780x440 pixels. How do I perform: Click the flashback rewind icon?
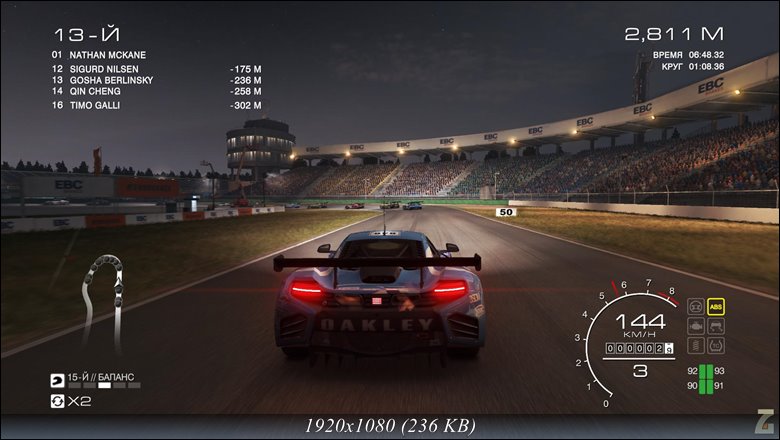click(x=57, y=401)
